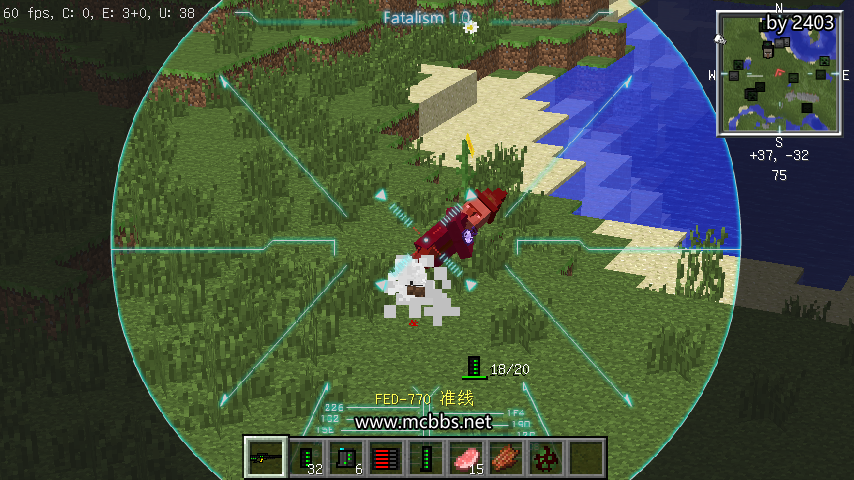Select the ammo magazine stack of 32
Screen dimensions: 854x480
307,458
